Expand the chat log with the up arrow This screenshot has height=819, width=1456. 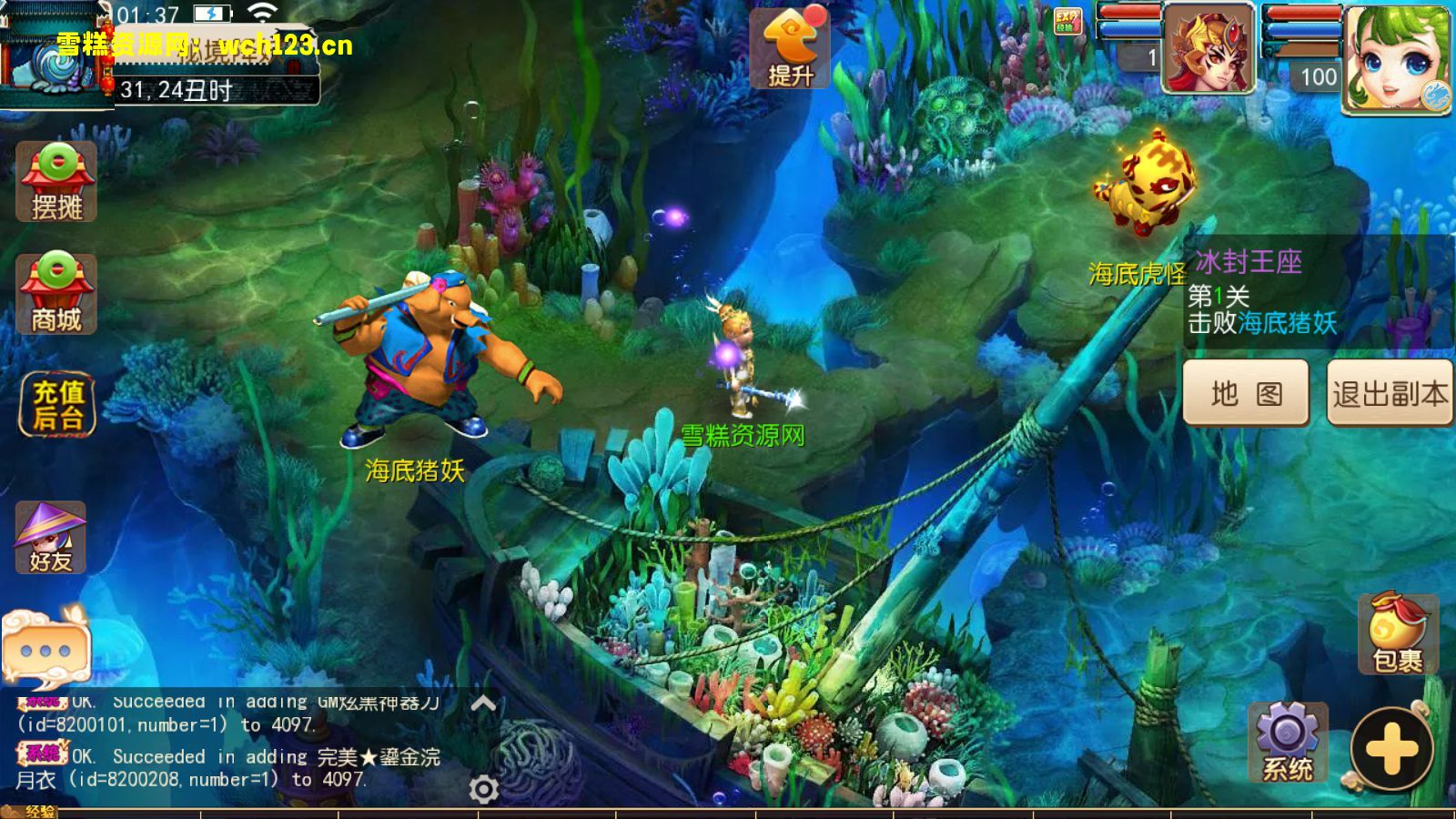[x=483, y=703]
